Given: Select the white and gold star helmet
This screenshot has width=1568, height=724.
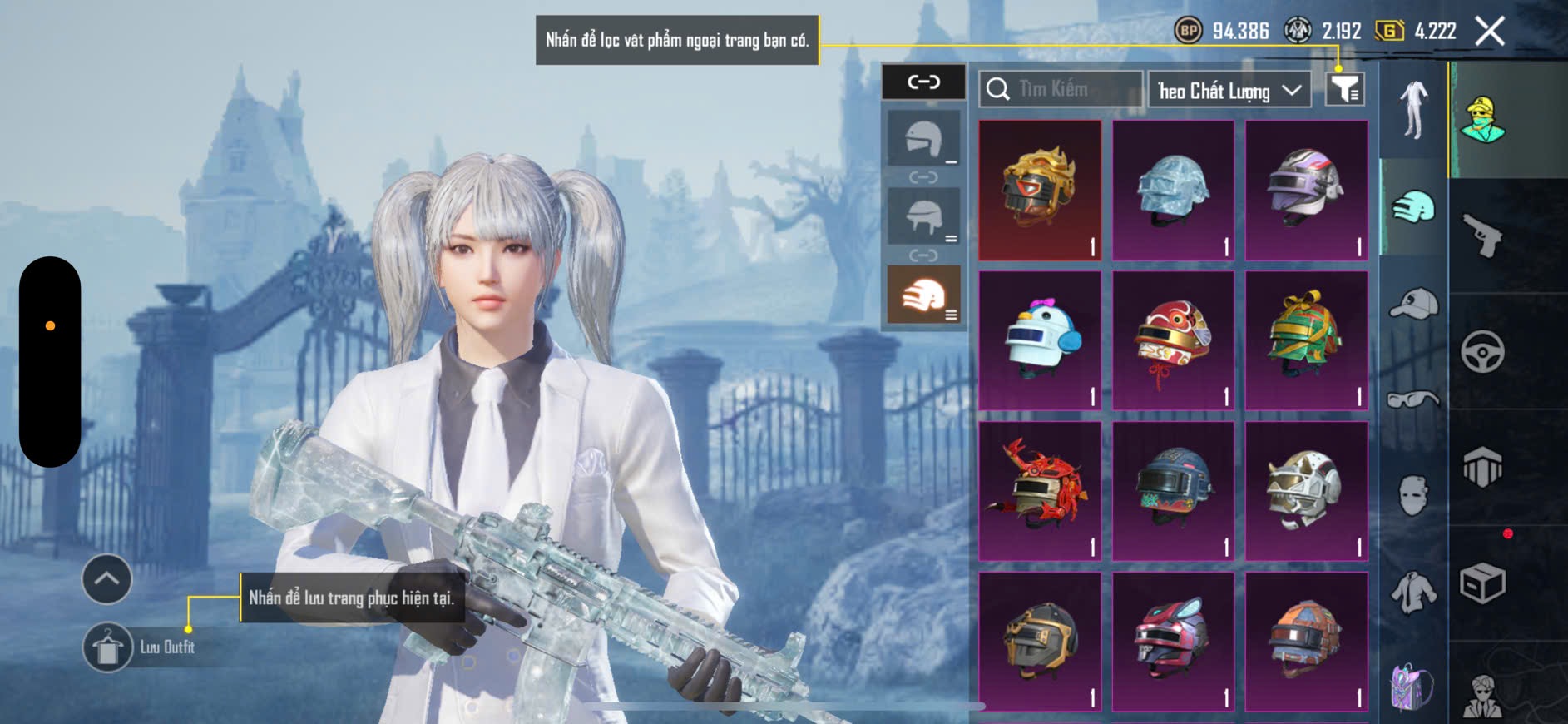Looking at the screenshot, I should (1306, 490).
